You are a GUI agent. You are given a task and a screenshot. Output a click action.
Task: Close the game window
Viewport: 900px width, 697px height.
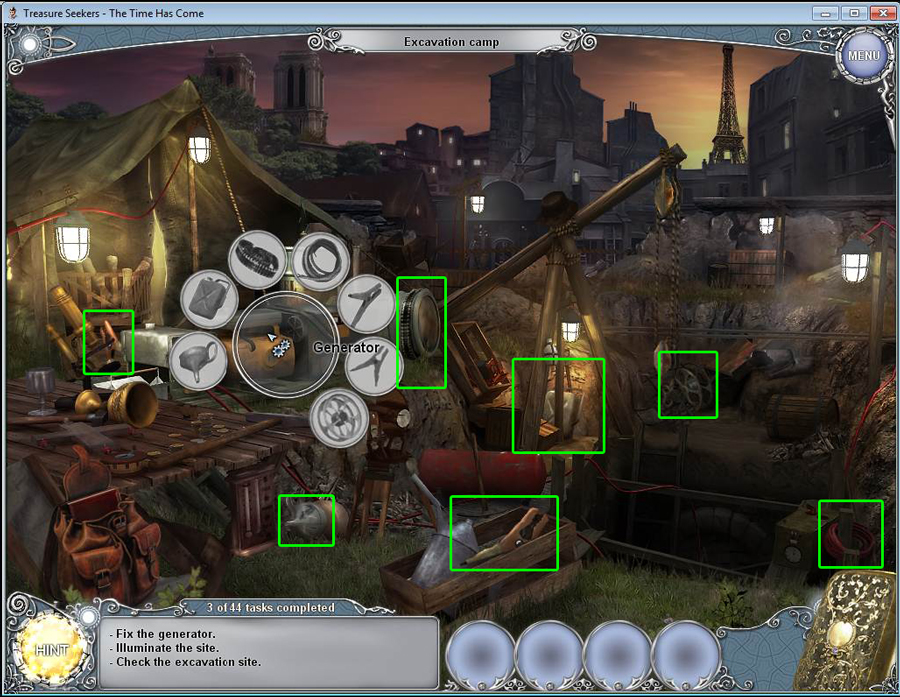tap(879, 13)
